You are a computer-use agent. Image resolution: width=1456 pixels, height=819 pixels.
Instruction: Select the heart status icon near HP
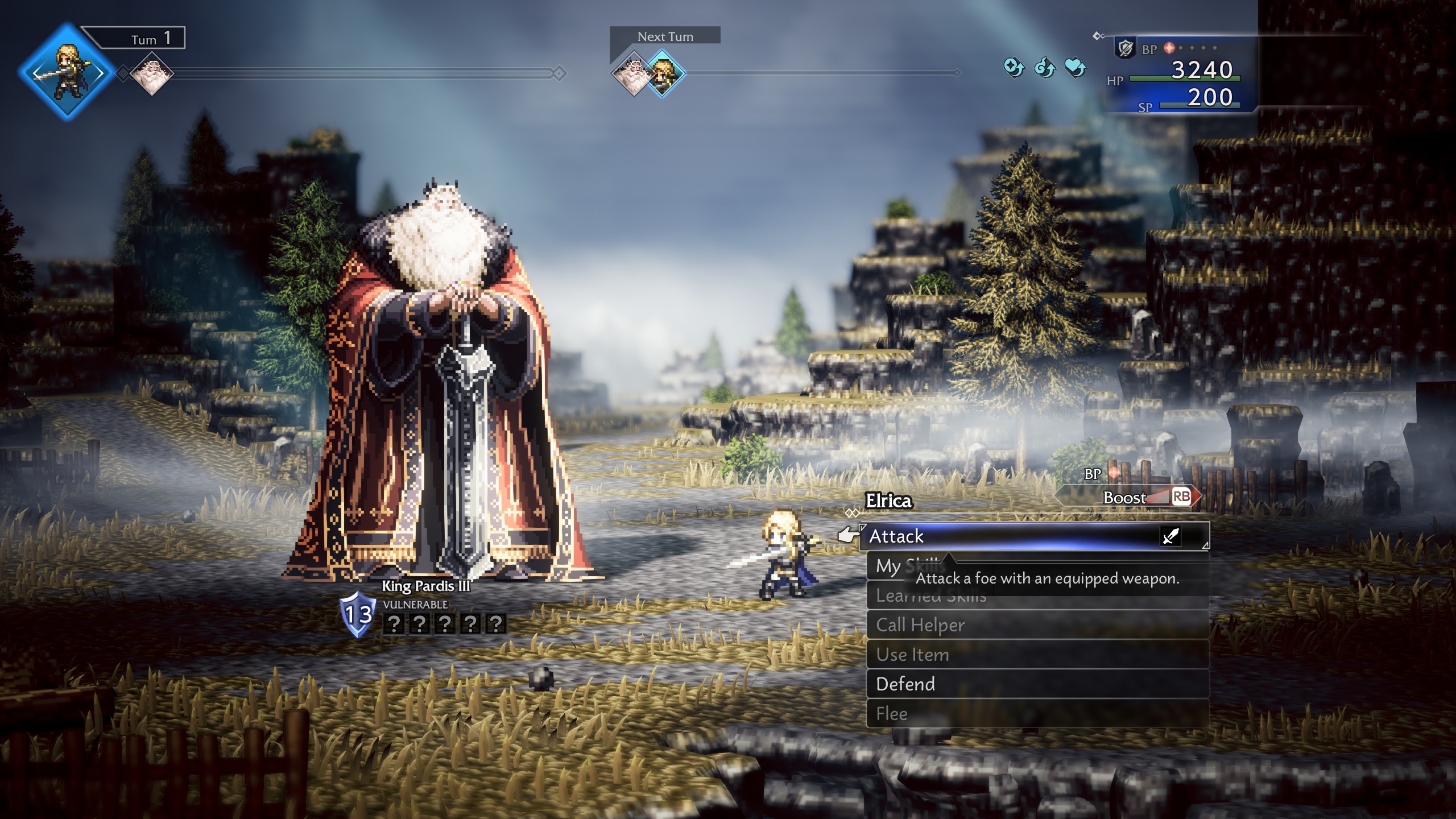tap(1075, 68)
